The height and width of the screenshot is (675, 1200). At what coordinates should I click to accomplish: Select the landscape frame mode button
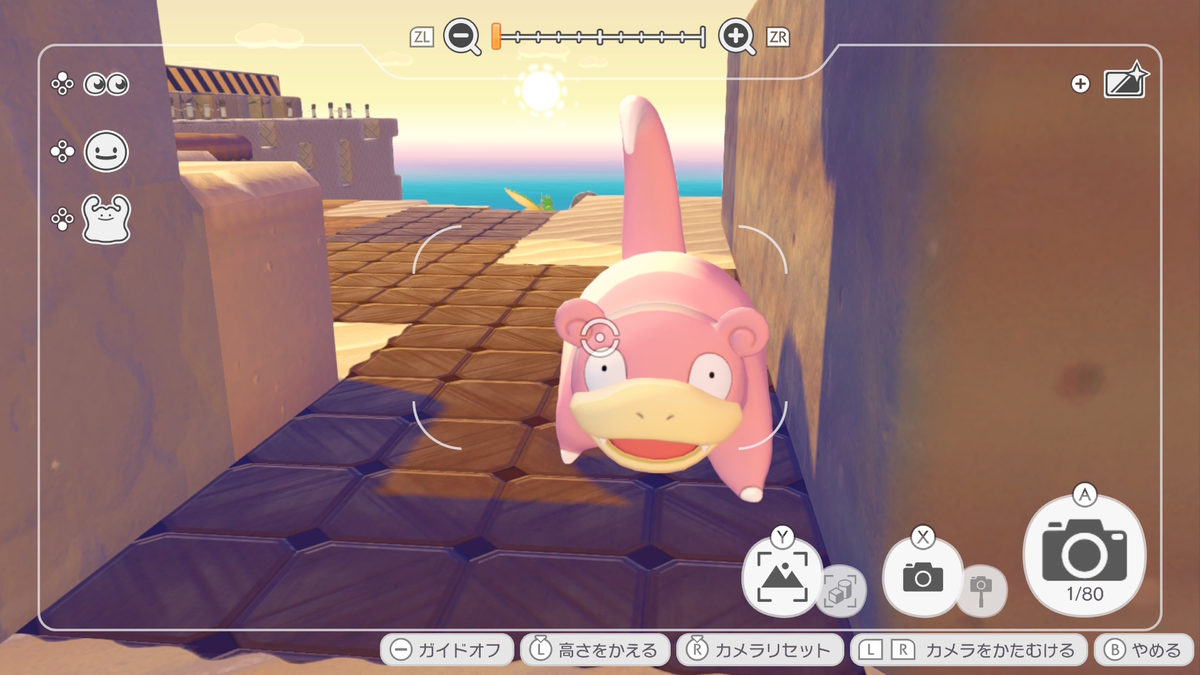pyautogui.click(x=782, y=576)
